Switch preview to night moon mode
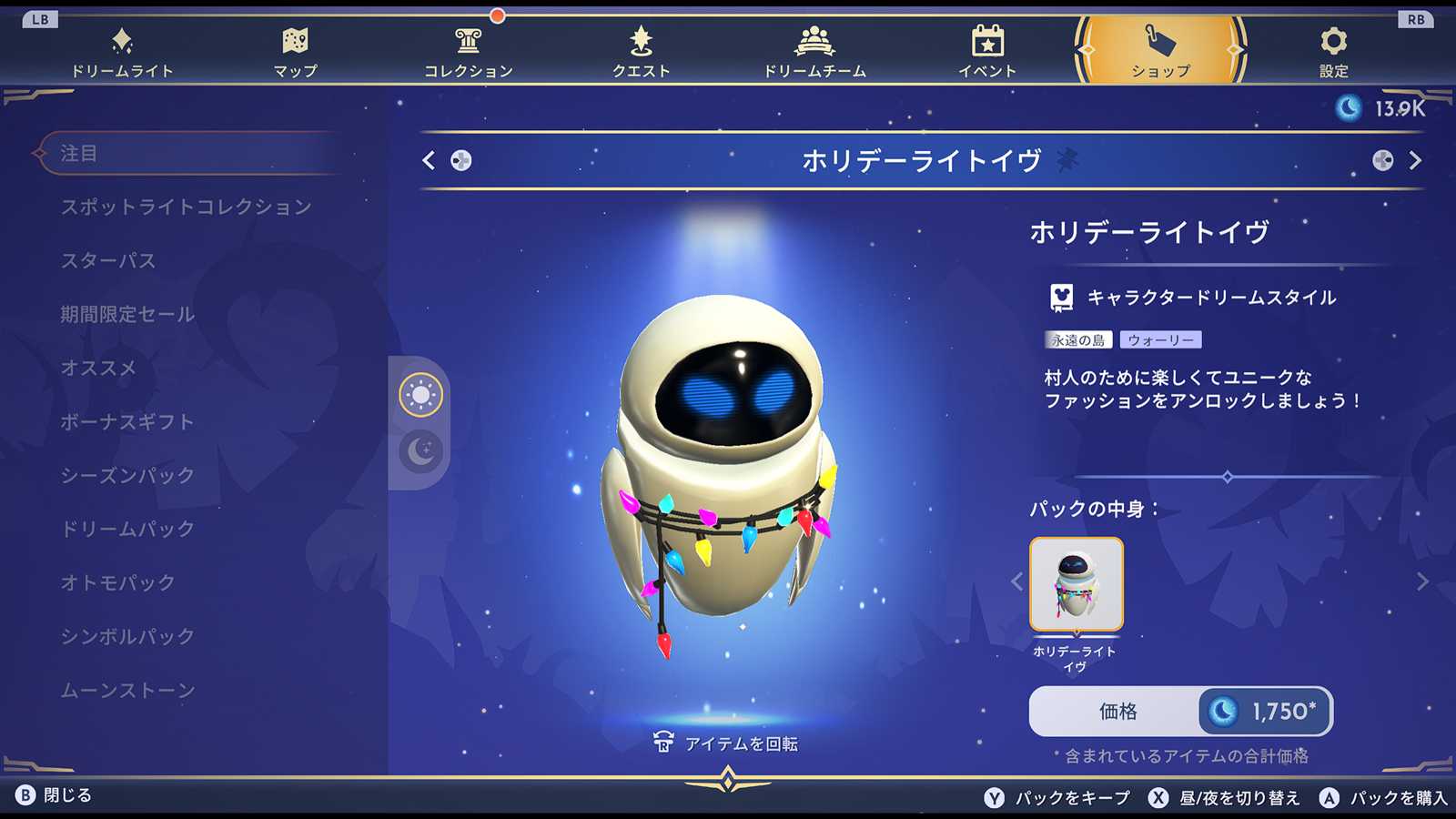The width and height of the screenshot is (1456, 819). click(x=420, y=450)
